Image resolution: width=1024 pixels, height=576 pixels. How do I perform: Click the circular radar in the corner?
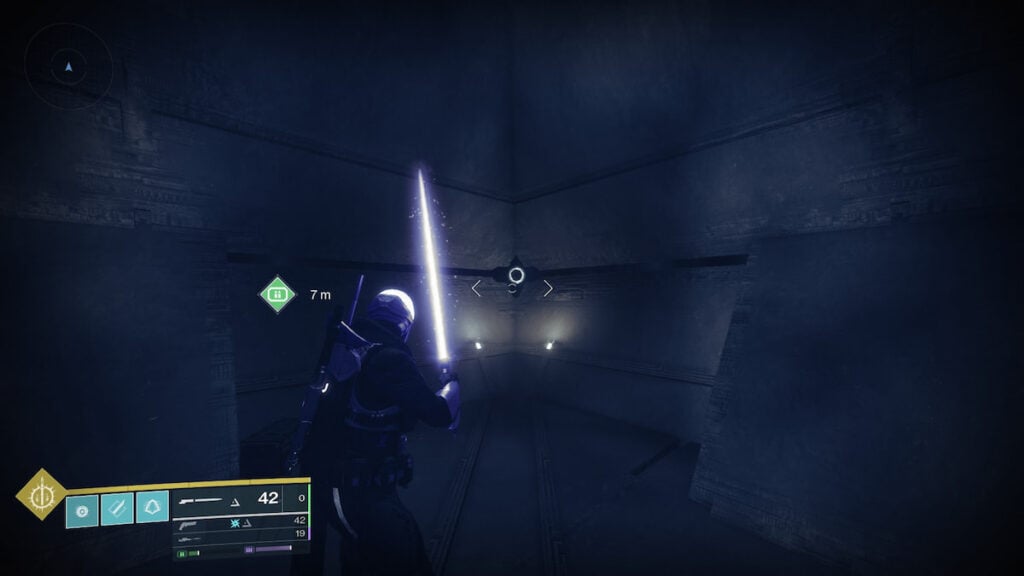(x=68, y=66)
